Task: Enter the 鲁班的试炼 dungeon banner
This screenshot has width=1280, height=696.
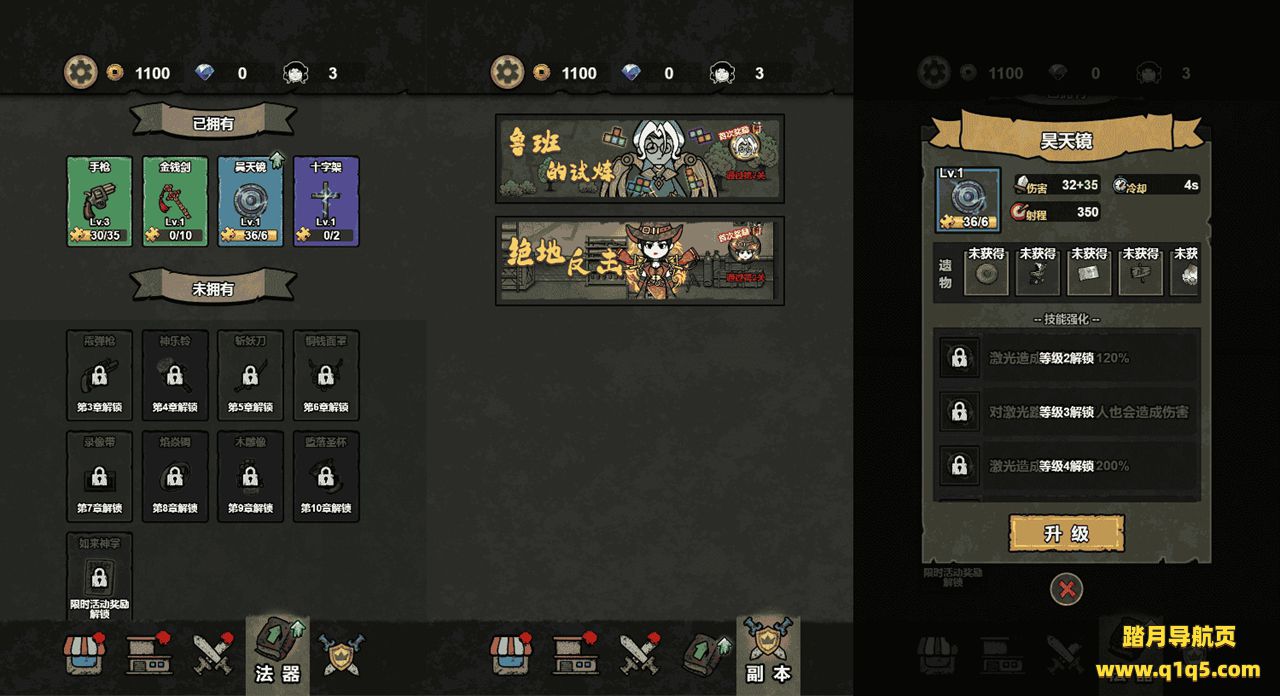Action: 640,158
